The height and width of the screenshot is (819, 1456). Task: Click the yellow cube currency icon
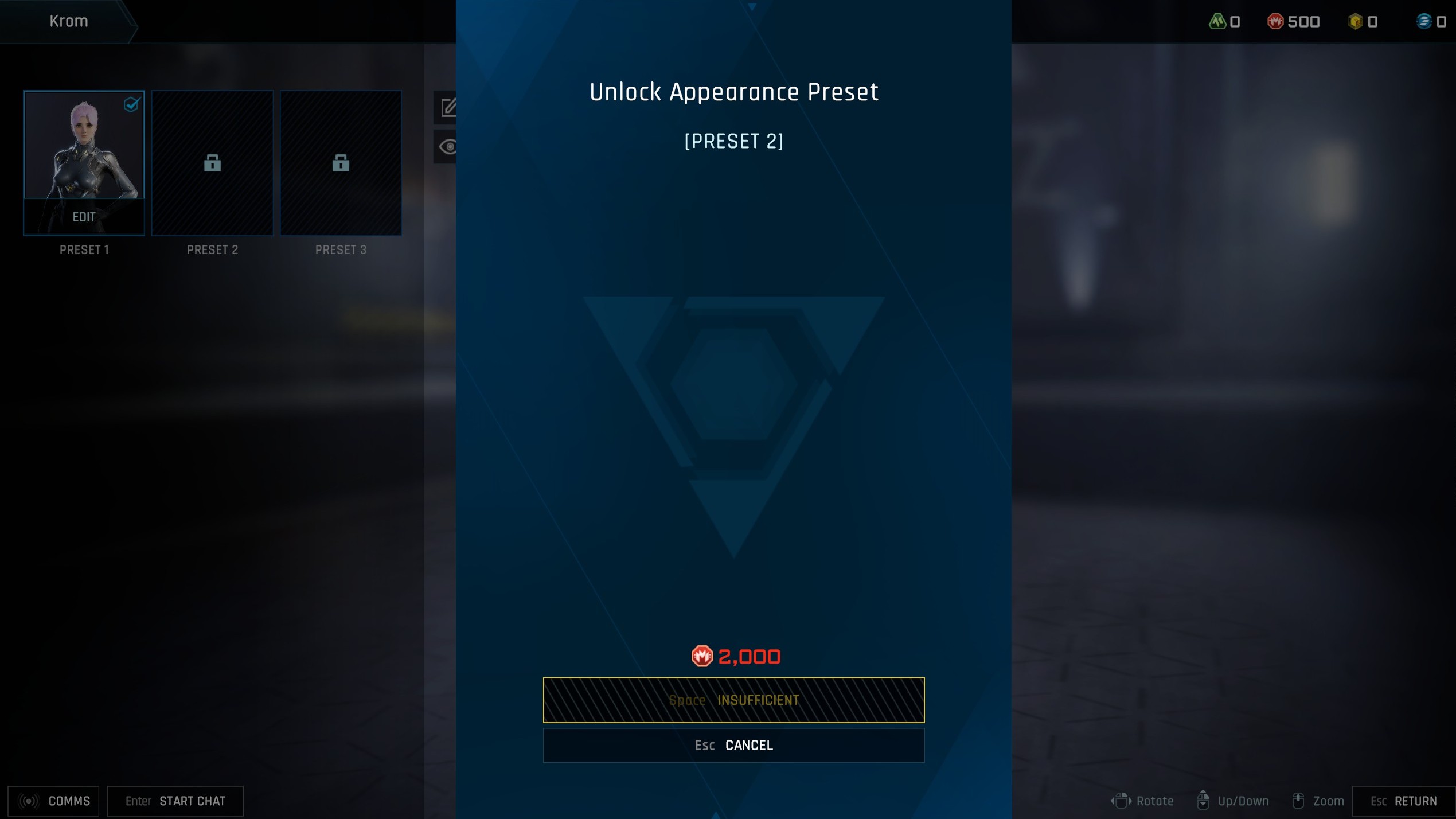[1355, 21]
